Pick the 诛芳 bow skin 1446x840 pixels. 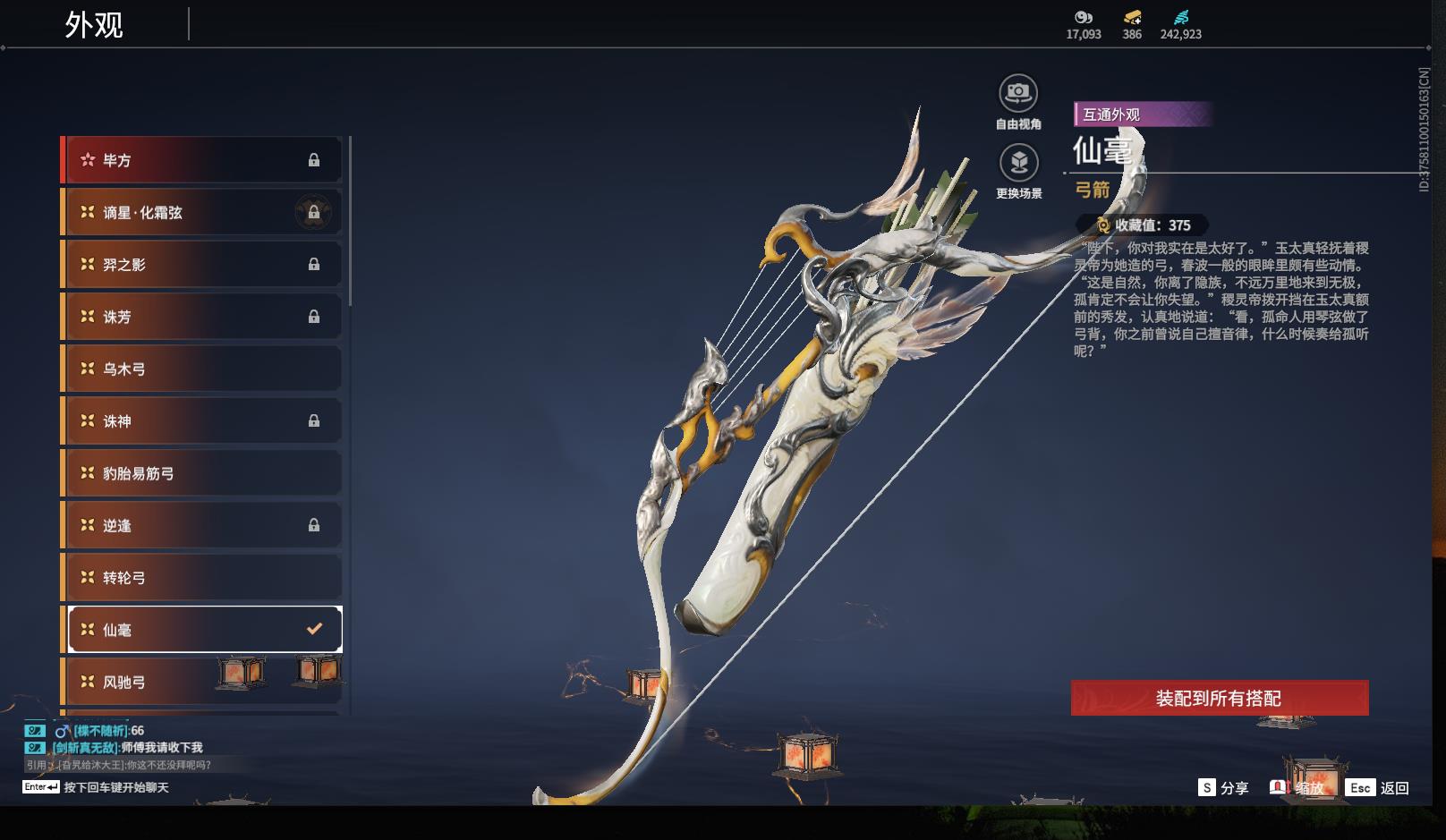click(202, 317)
